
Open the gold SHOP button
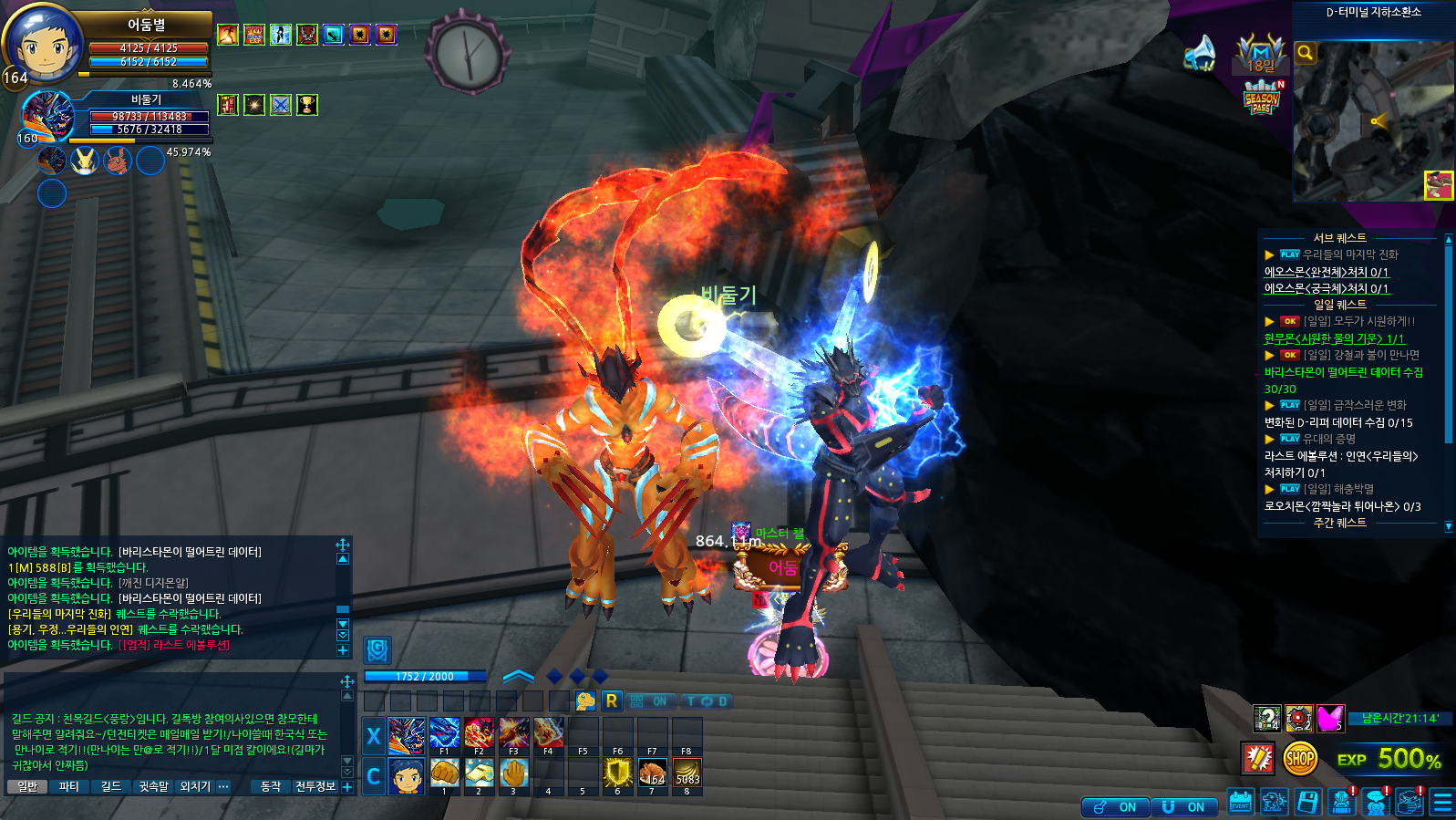(x=1299, y=758)
